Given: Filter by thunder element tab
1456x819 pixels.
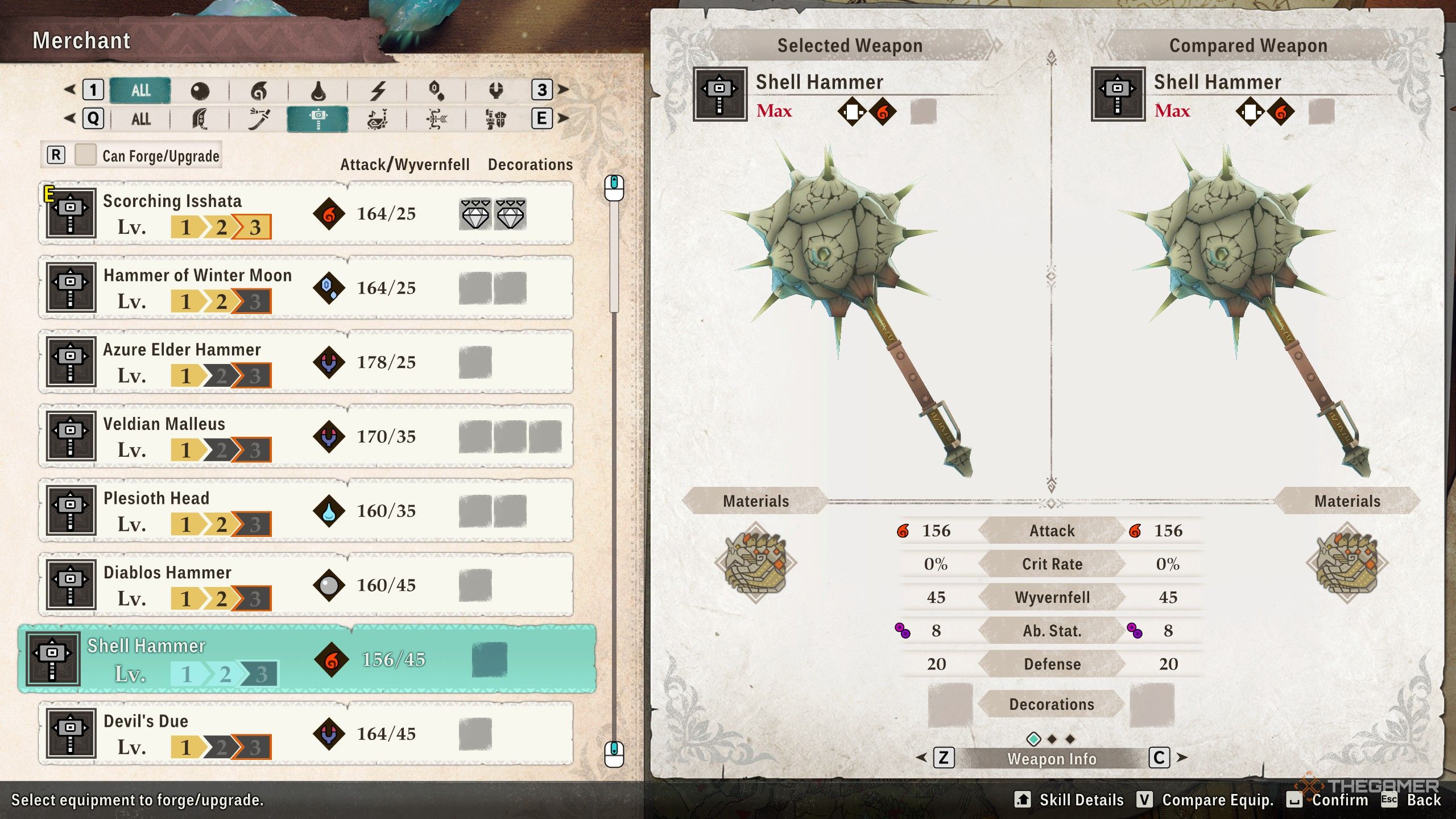Looking at the screenshot, I should [378, 90].
